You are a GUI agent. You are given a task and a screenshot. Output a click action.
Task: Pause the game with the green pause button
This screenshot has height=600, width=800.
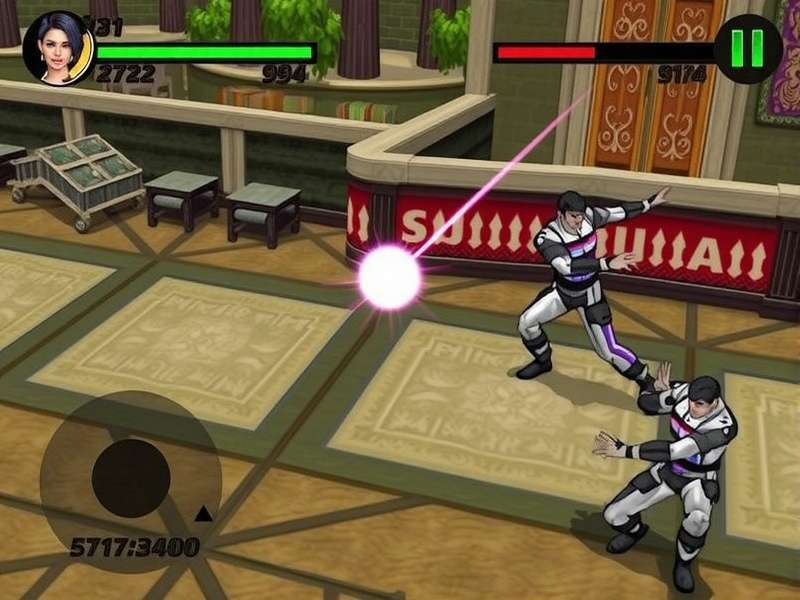(x=748, y=48)
